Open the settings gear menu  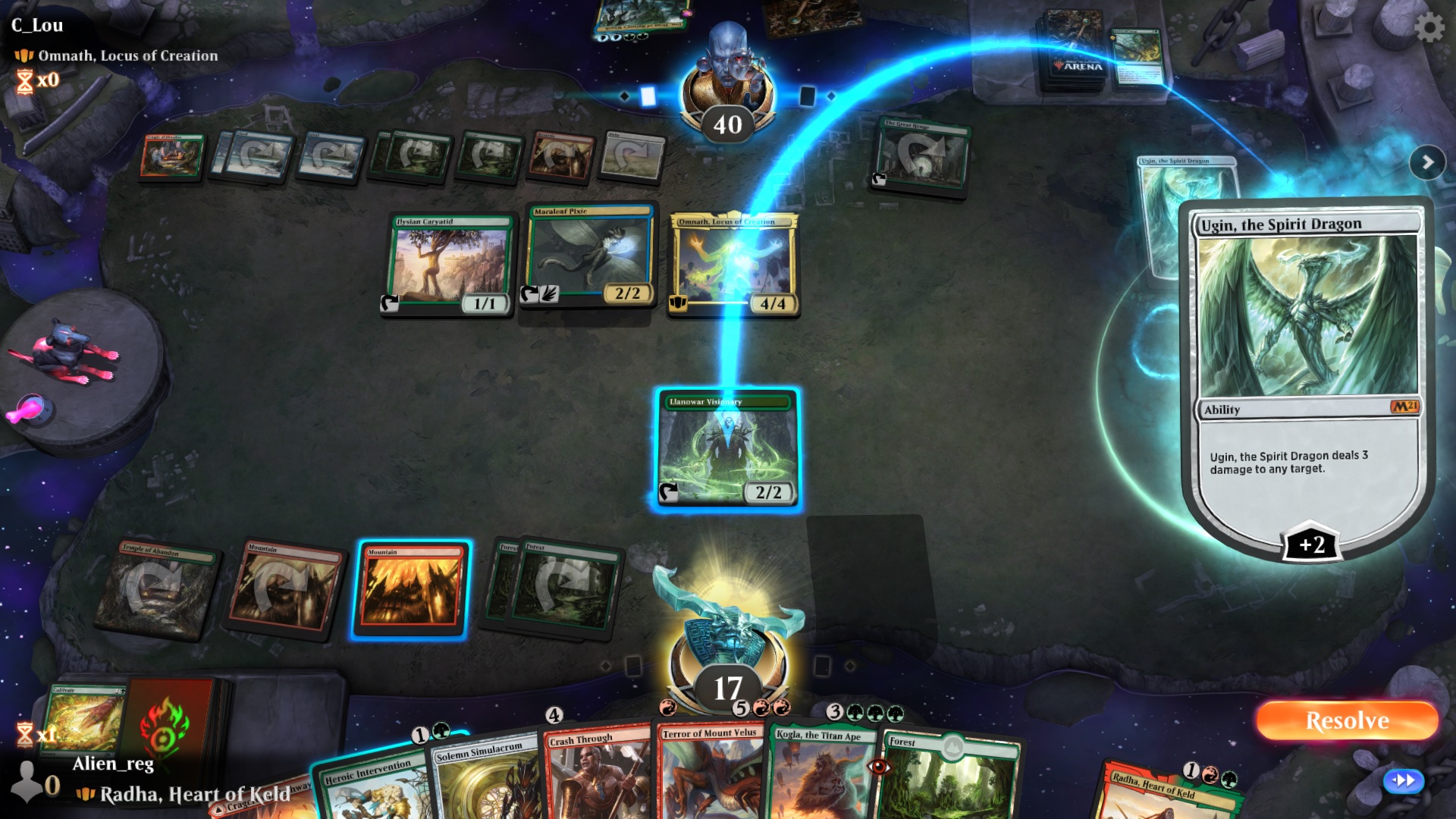(1430, 27)
